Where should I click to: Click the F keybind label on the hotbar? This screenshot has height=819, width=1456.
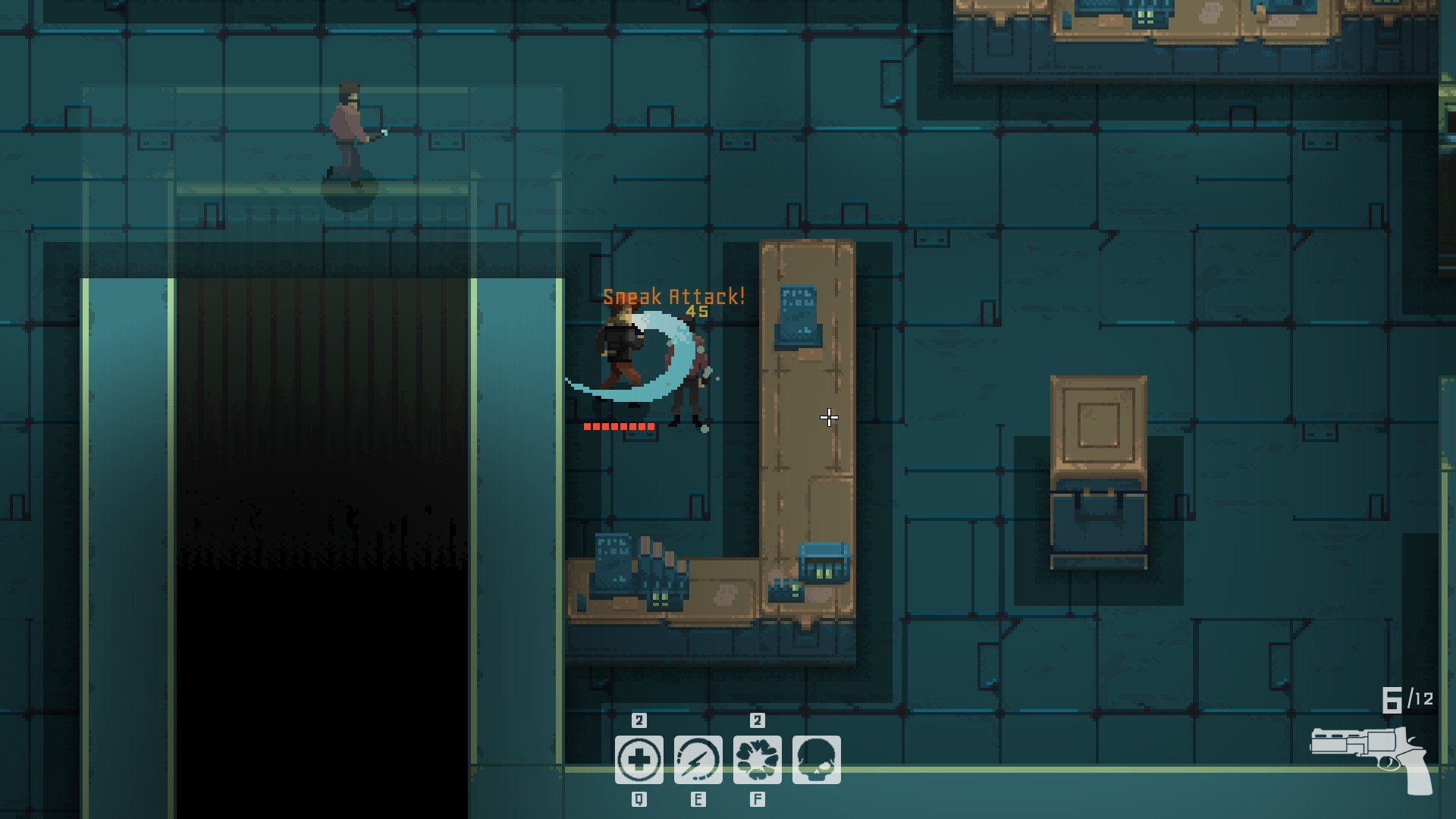[758, 798]
